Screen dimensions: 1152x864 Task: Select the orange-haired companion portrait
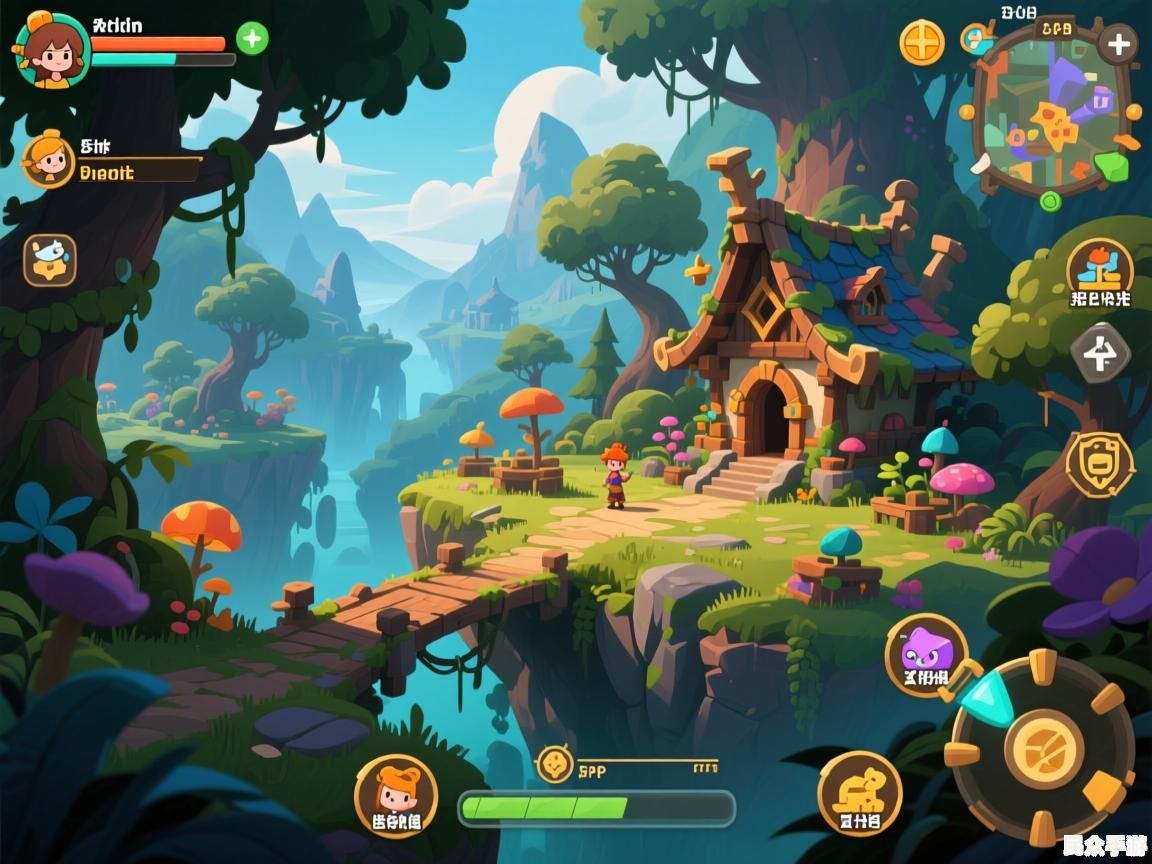49,160
